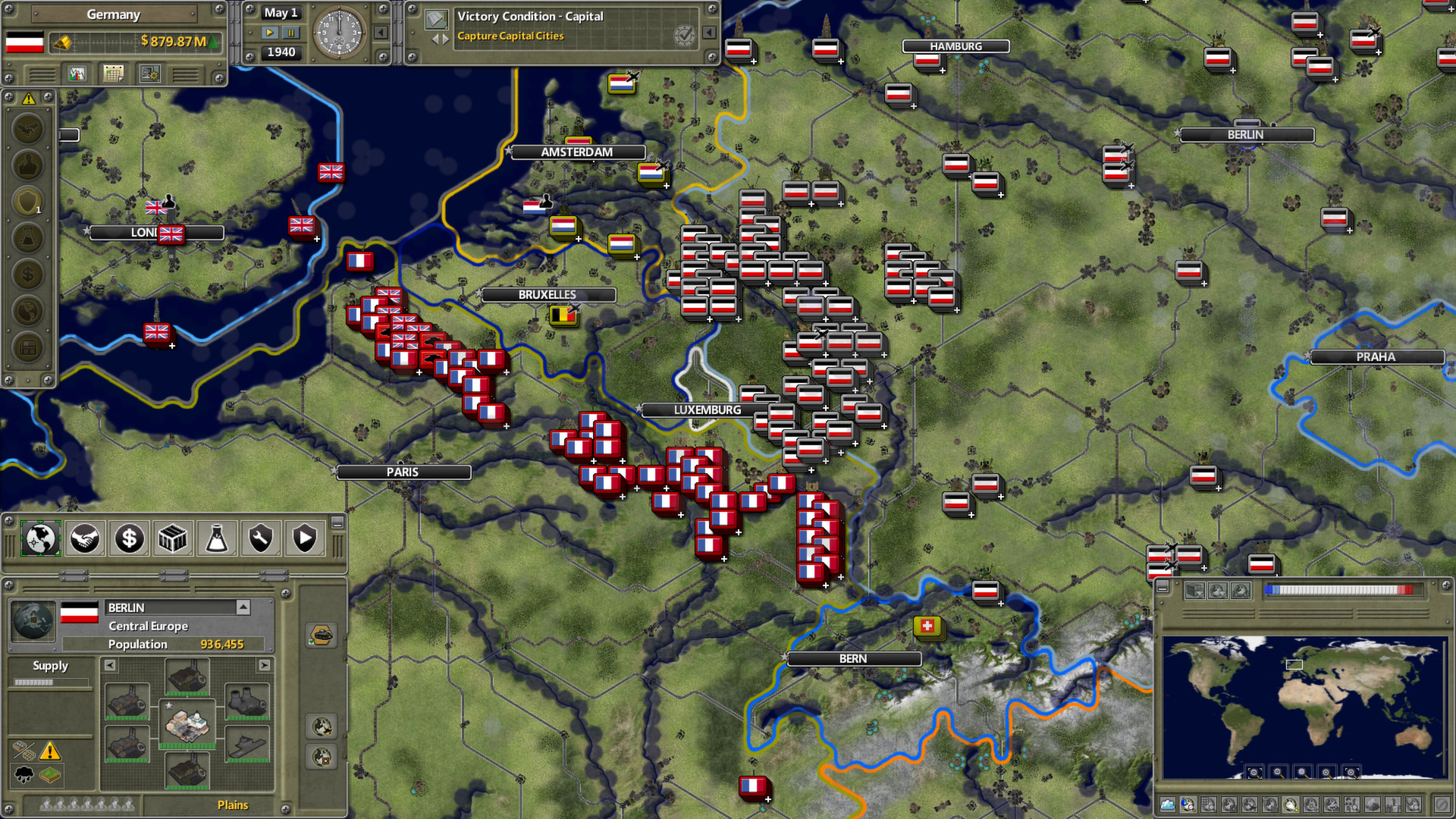Click the Capture Capital Cities objective

pos(512,36)
